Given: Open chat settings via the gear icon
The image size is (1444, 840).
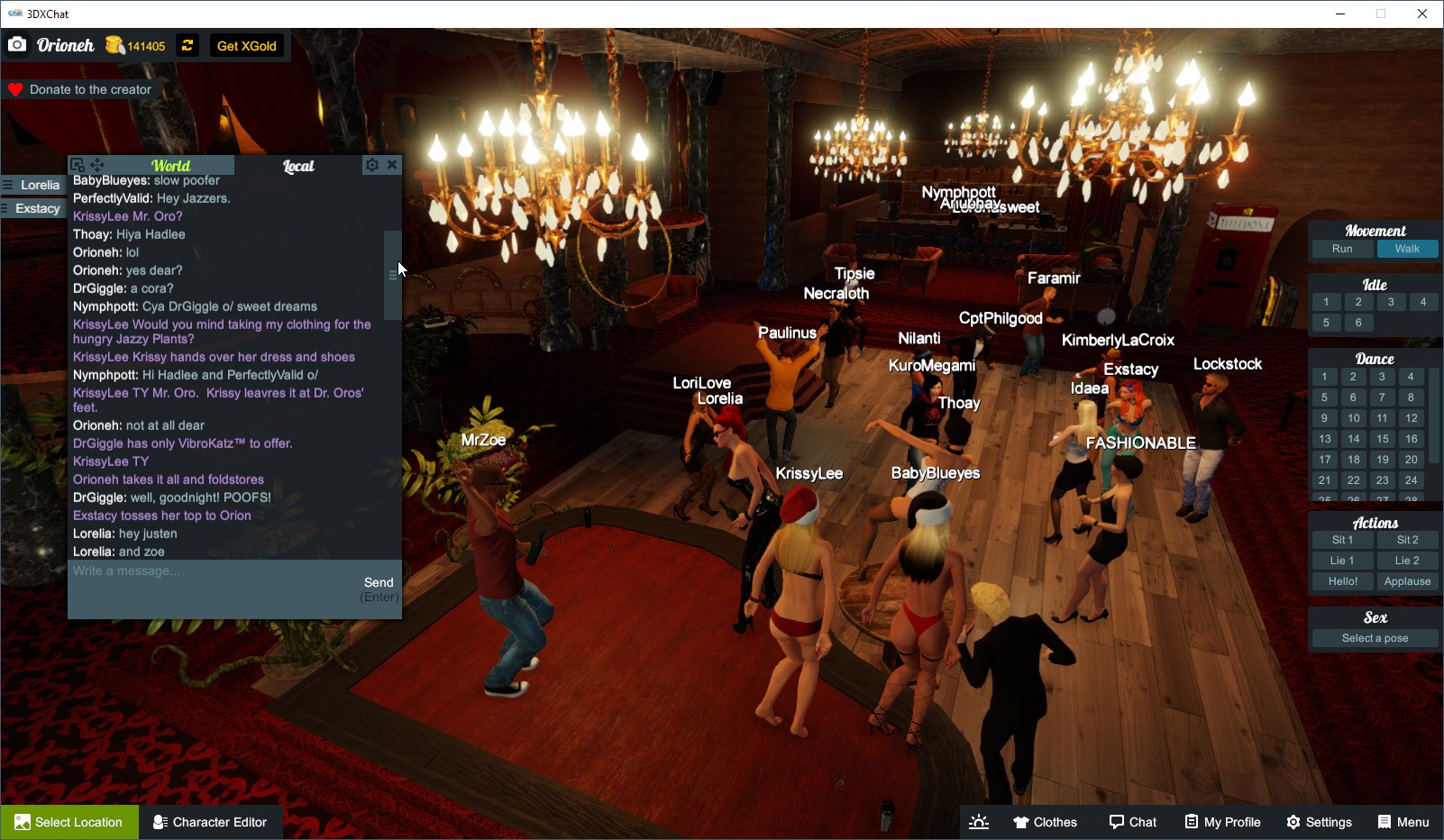Looking at the screenshot, I should point(371,165).
